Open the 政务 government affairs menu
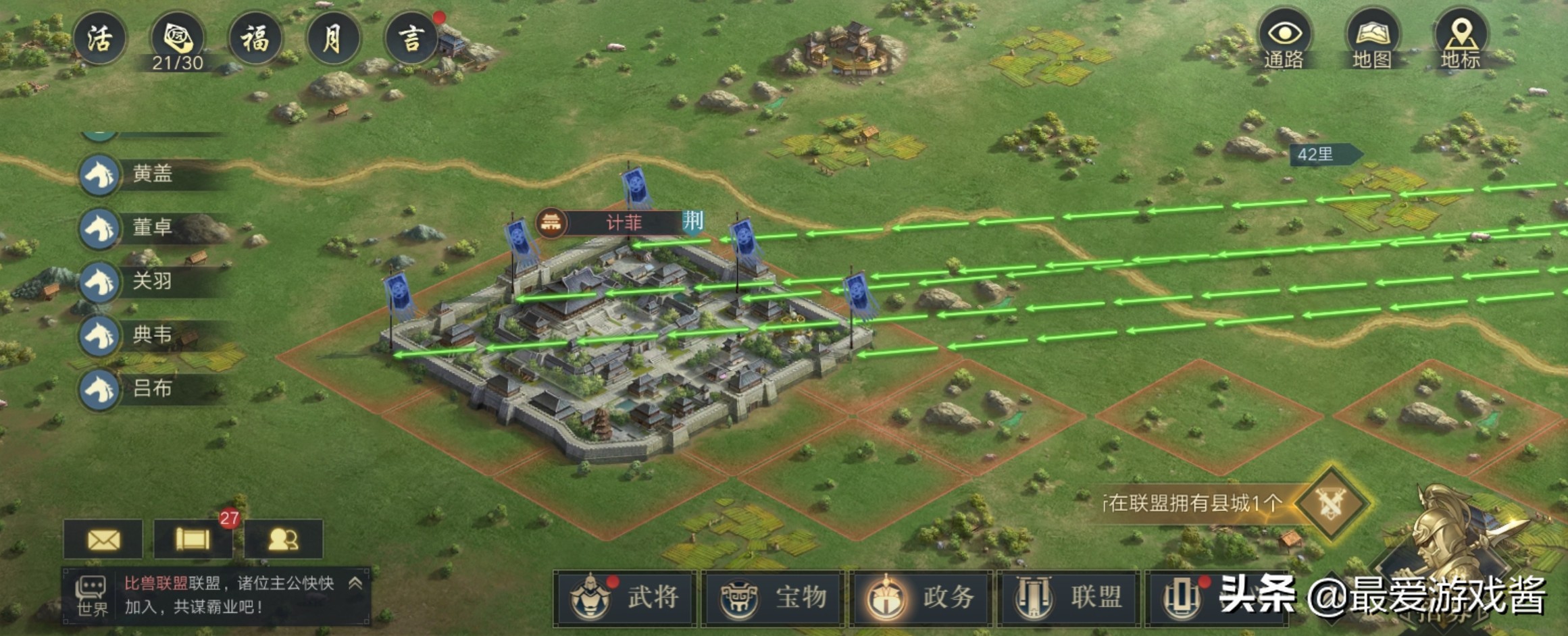This screenshot has width=1568, height=636. (921, 598)
